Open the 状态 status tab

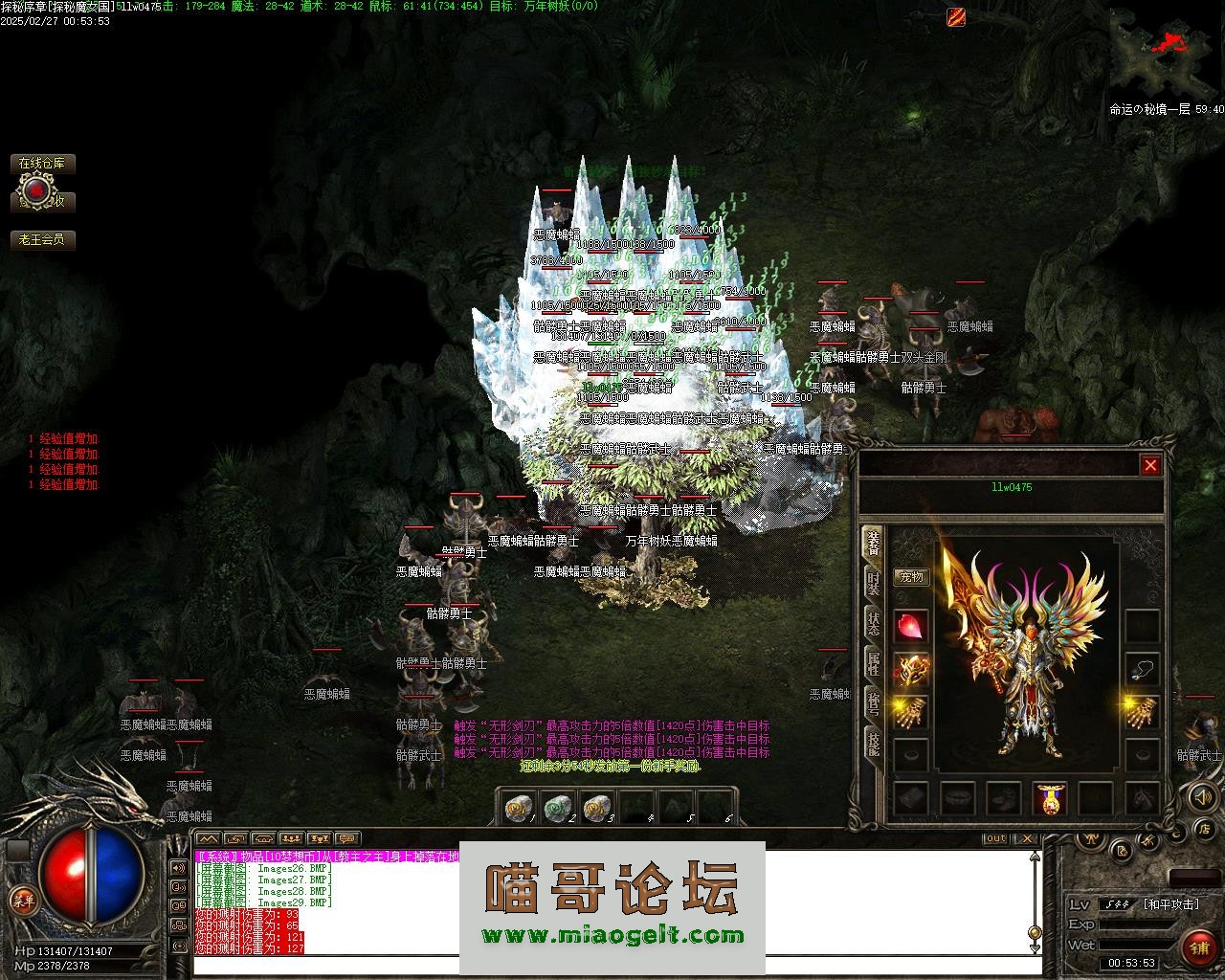(873, 622)
